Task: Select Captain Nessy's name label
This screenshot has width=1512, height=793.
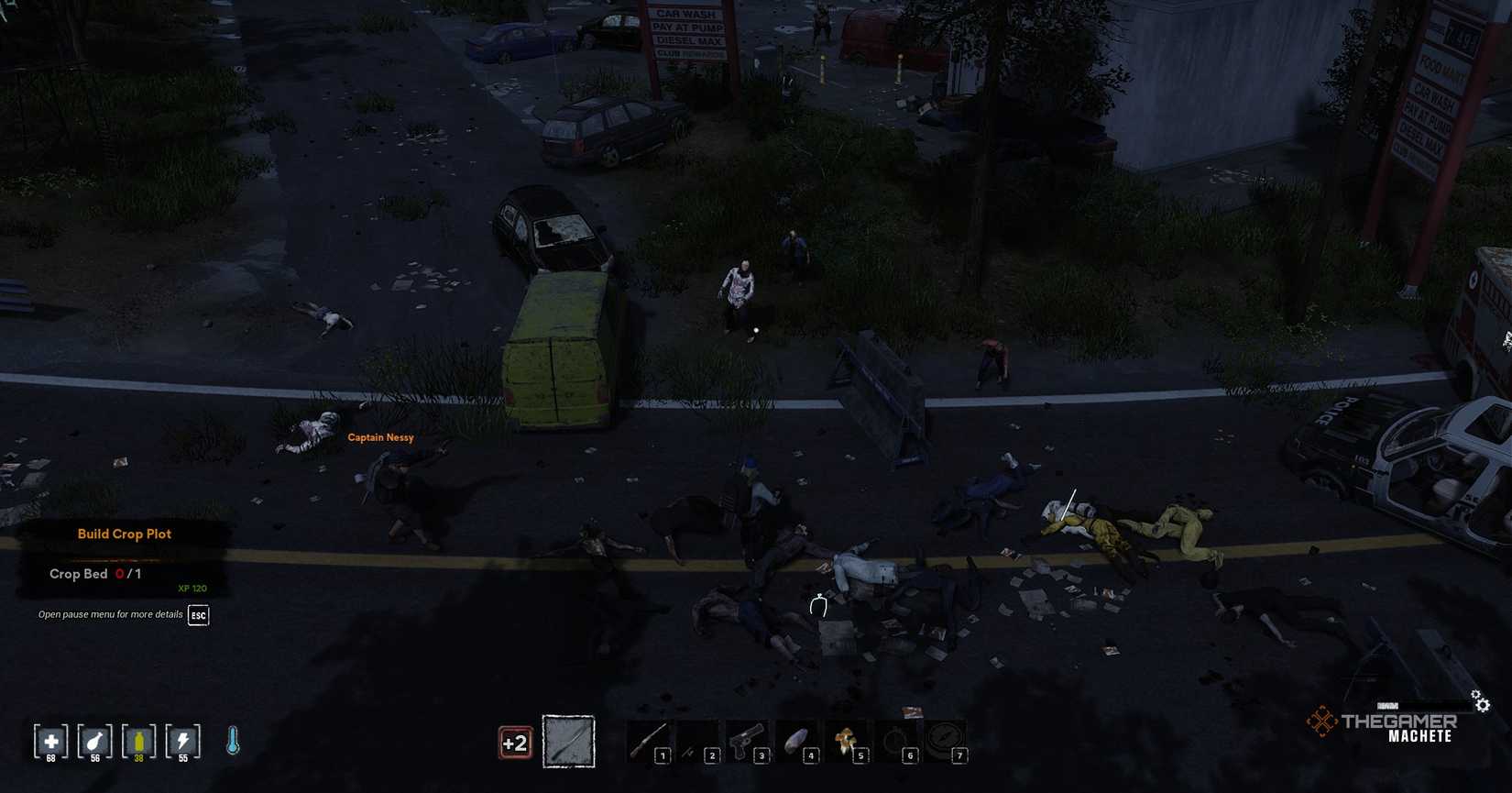Action: 379,437
